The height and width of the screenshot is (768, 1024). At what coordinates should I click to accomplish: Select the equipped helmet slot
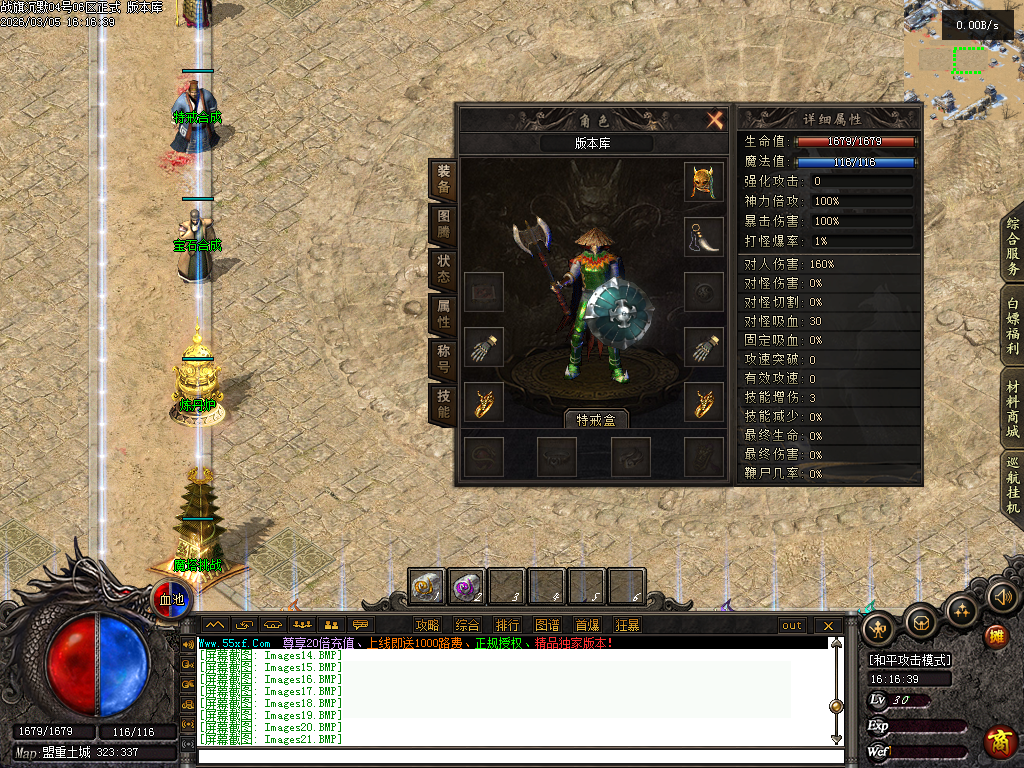(704, 182)
